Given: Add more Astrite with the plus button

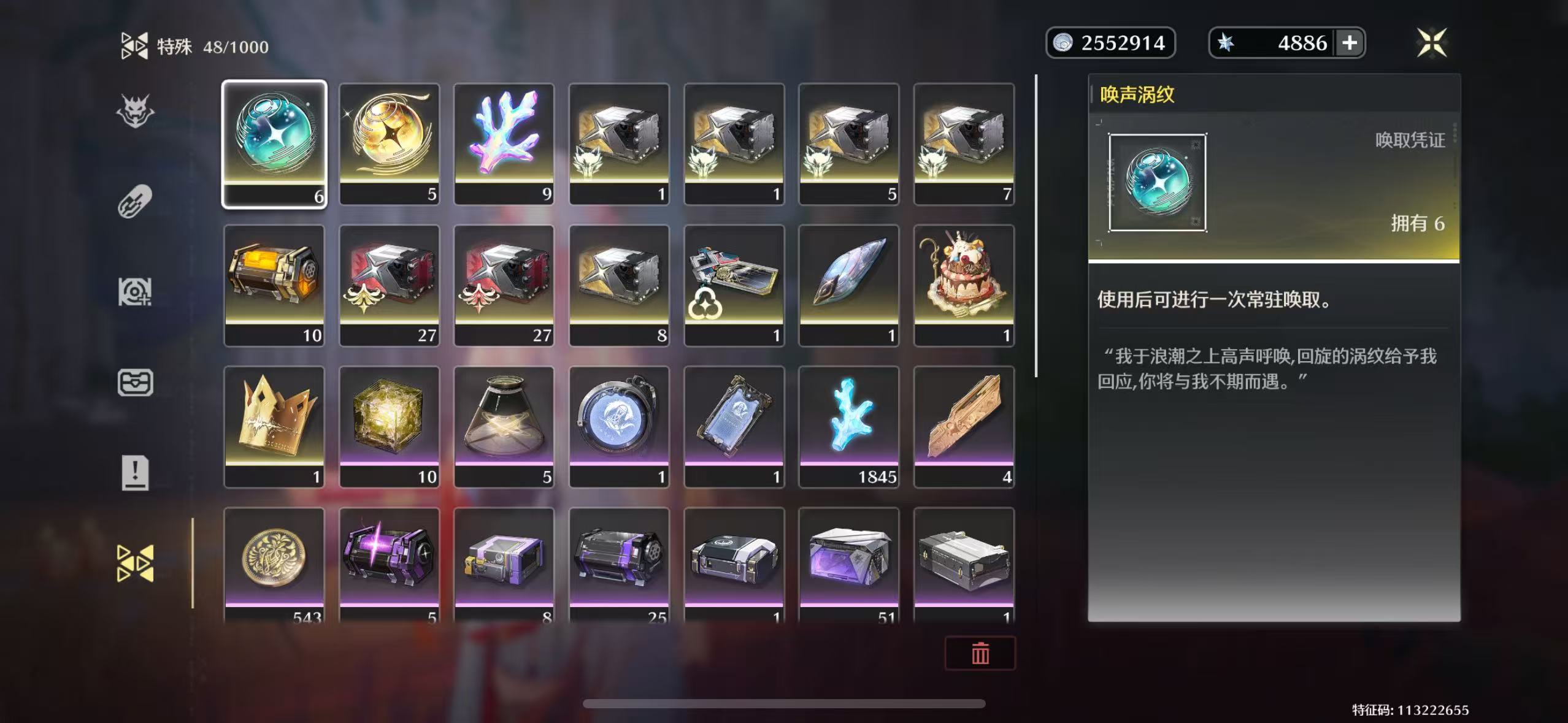Looking at the screenshot, I should [x=1350, y=43].
